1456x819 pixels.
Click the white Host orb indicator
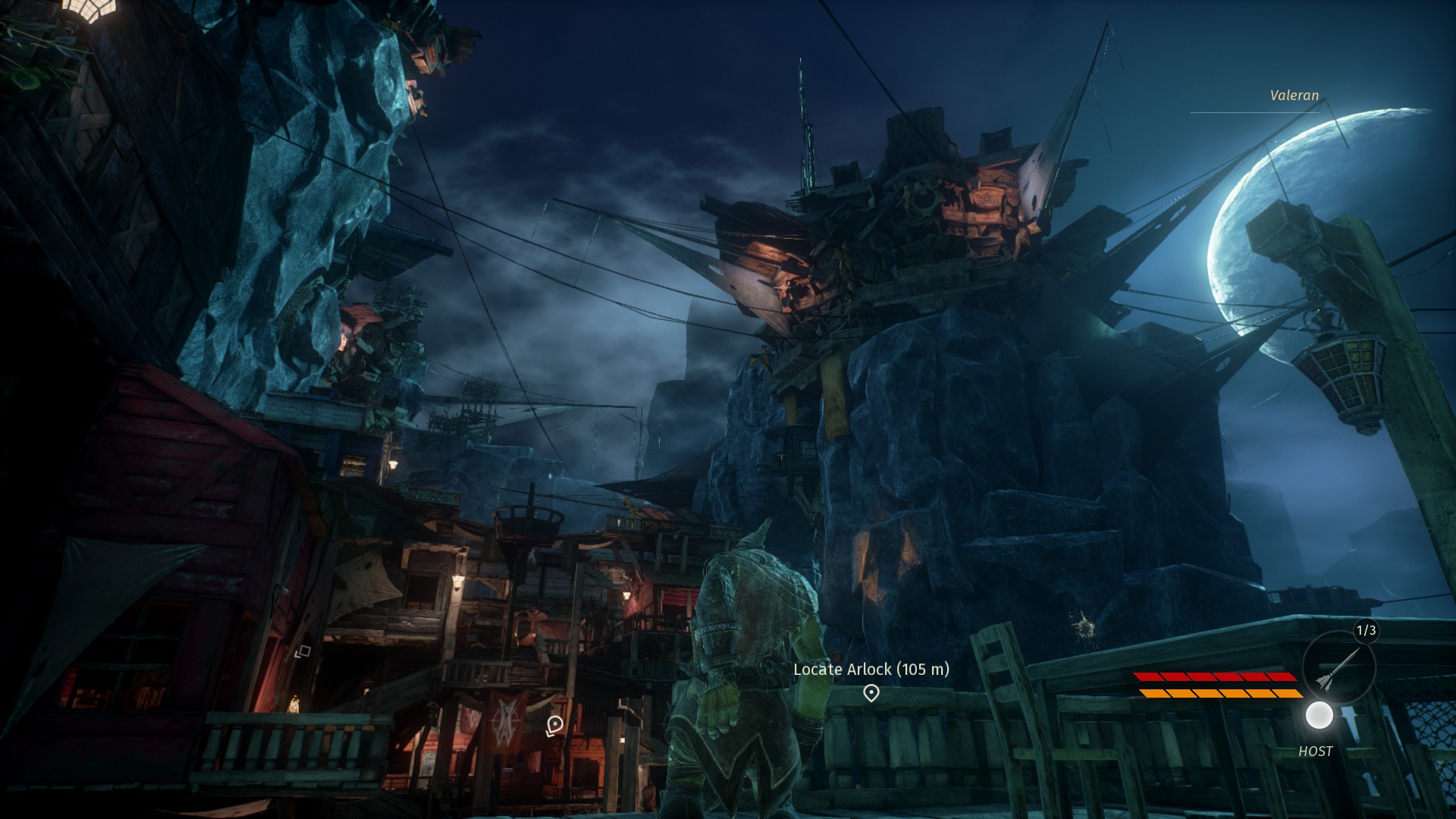coord(1319,715)
